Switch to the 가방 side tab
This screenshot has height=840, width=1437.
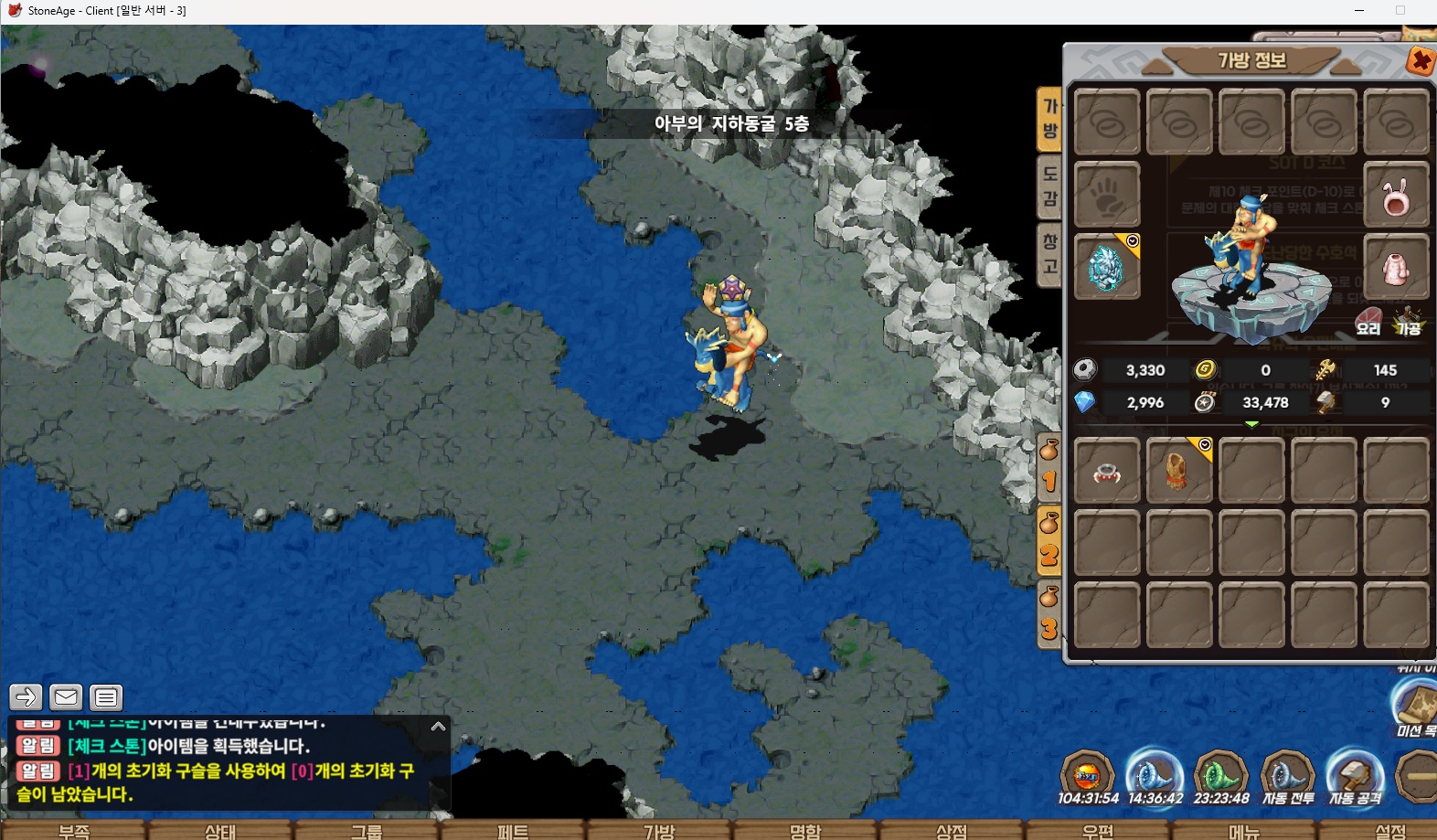click(1049, 119)
